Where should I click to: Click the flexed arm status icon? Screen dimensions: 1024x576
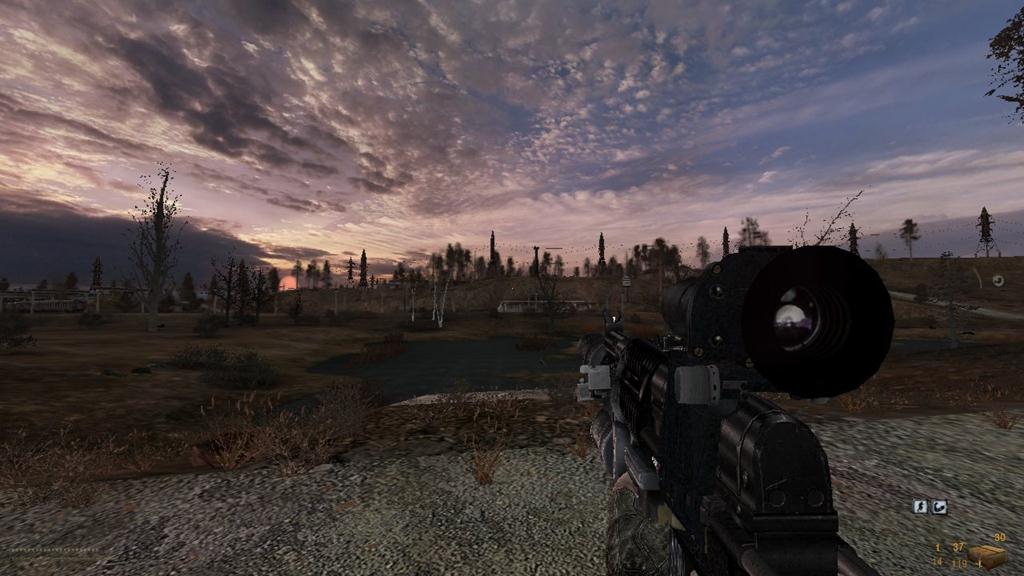939,507
